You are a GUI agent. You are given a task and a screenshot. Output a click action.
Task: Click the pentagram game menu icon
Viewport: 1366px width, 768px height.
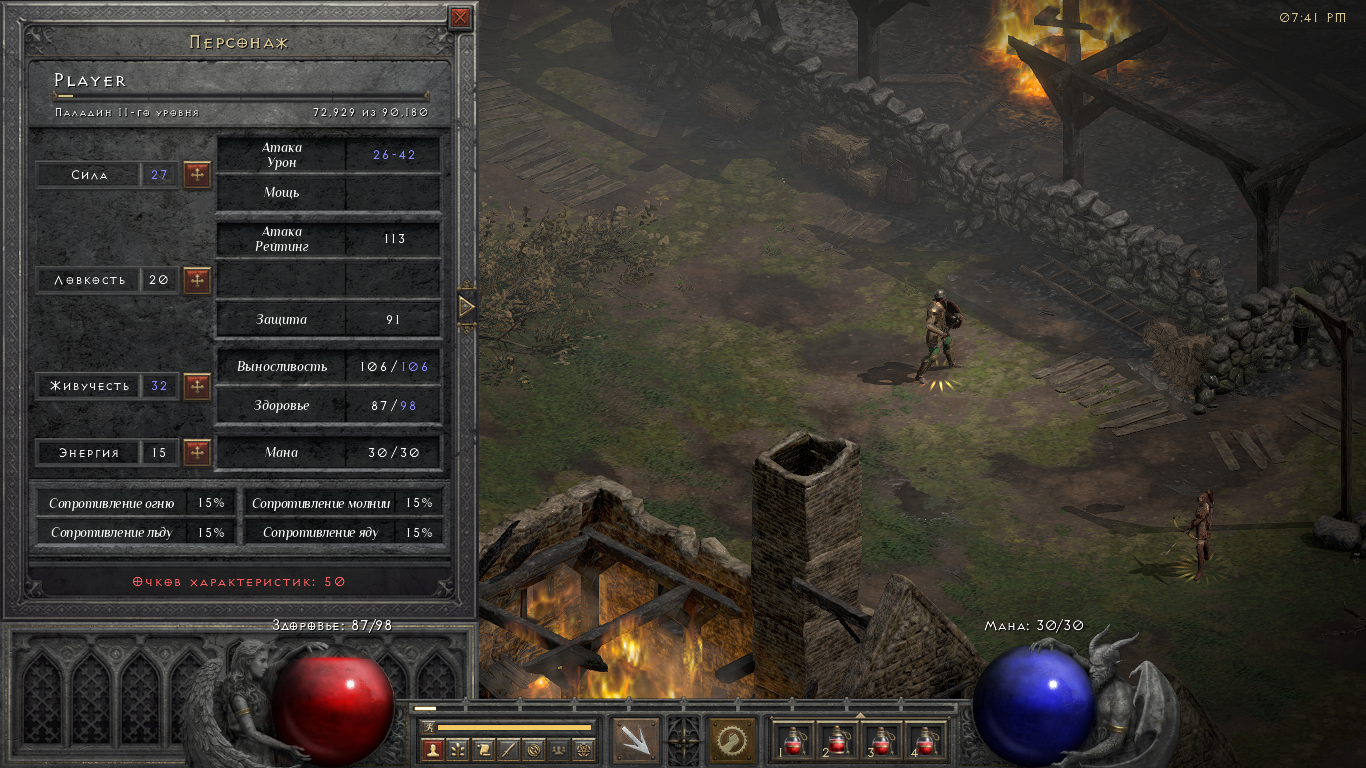pos(584,749)
